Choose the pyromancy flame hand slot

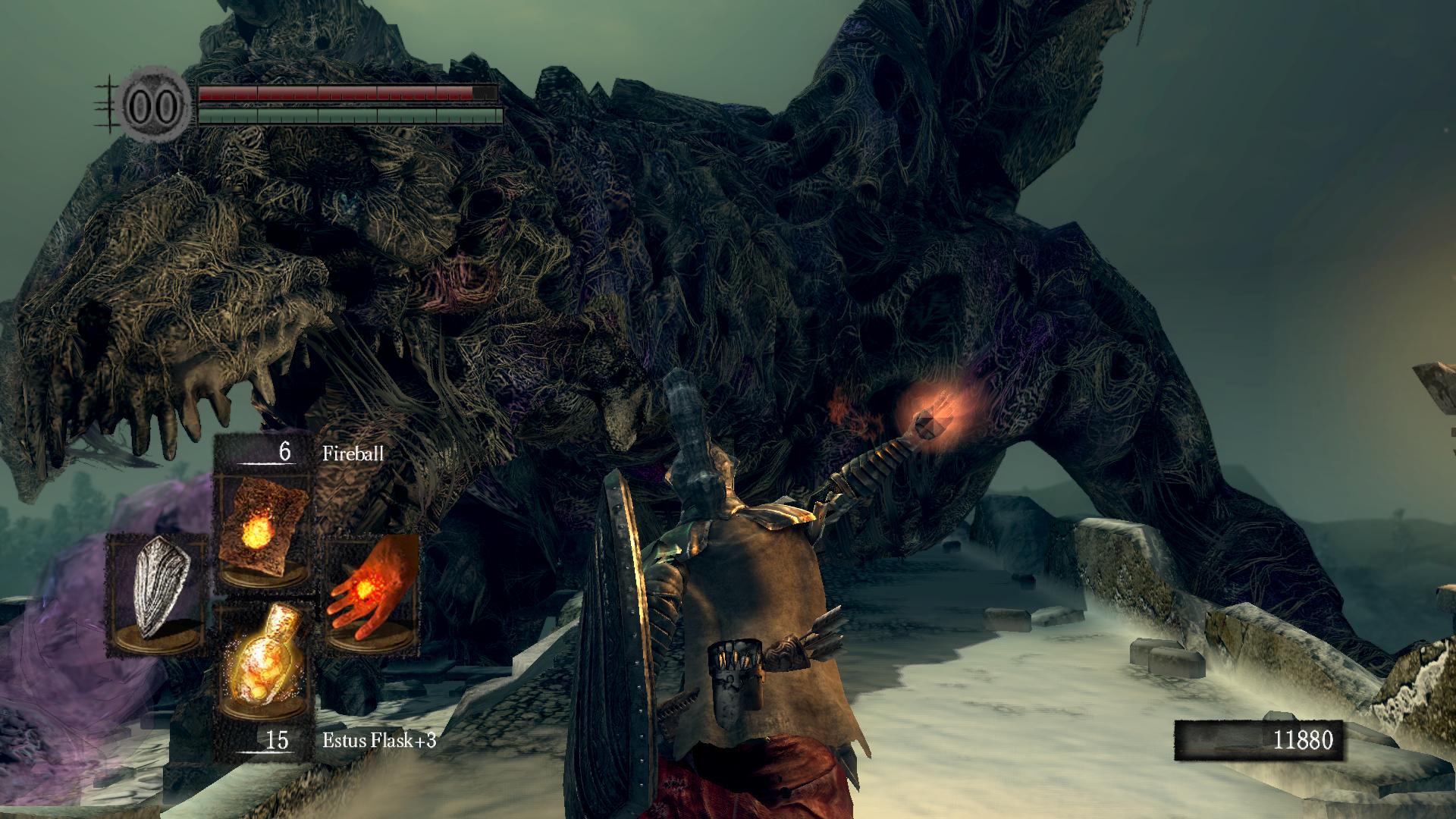371,594
